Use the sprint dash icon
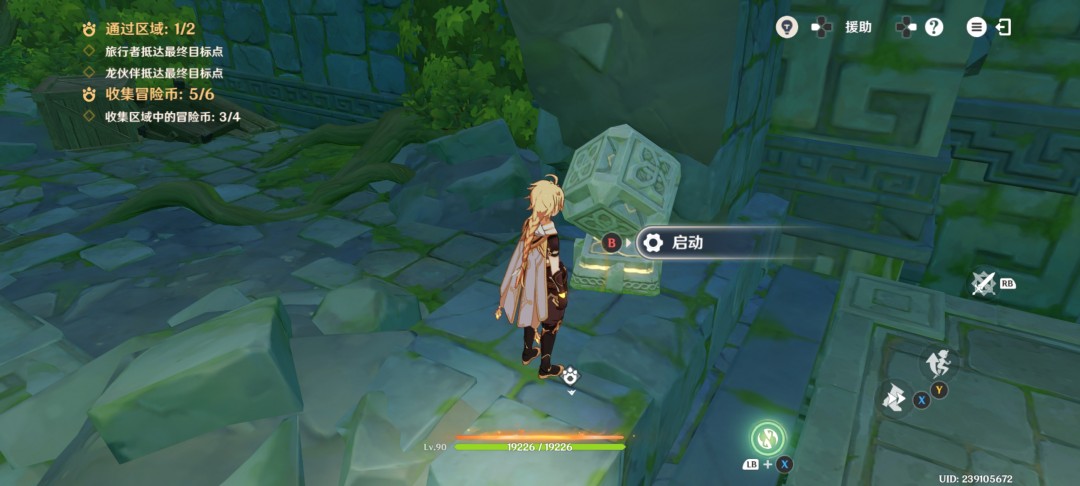The image size is (1080, 486). tap(894, 398)
